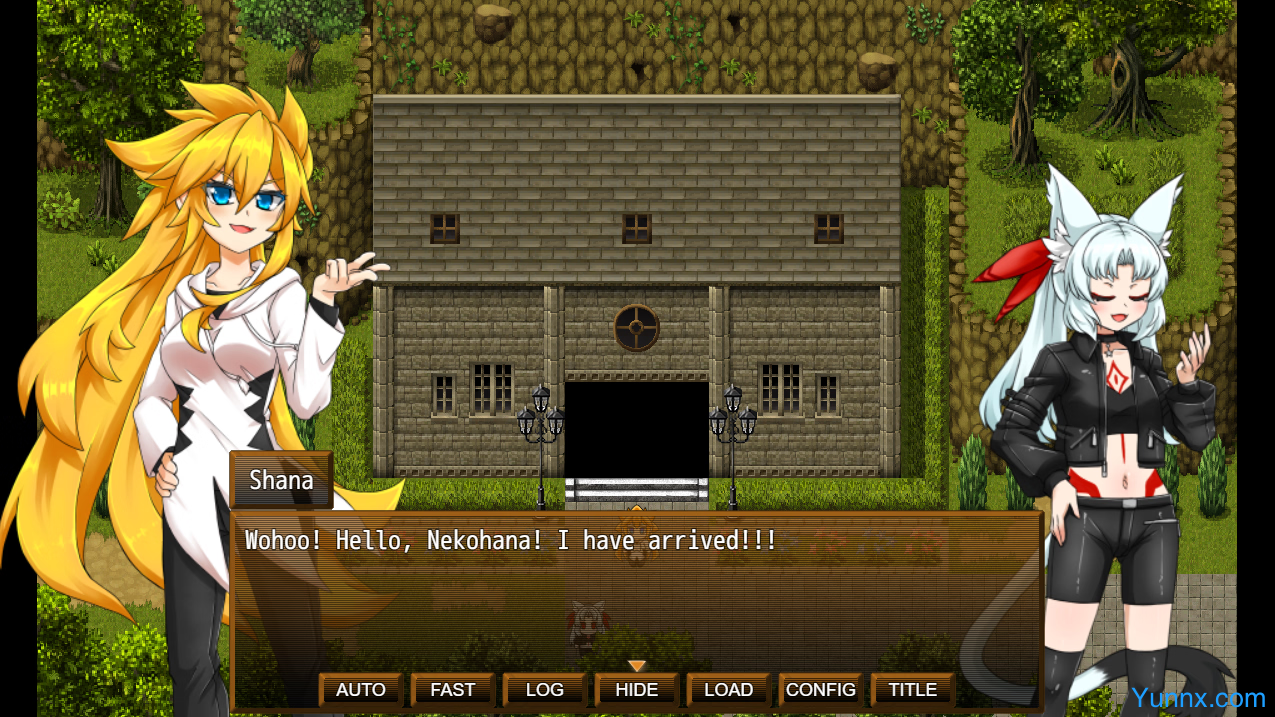This screenshot has width=1275, height=717.
Task: Click the orange arrow to continue dialogue
Action: (x=637, y=665)
